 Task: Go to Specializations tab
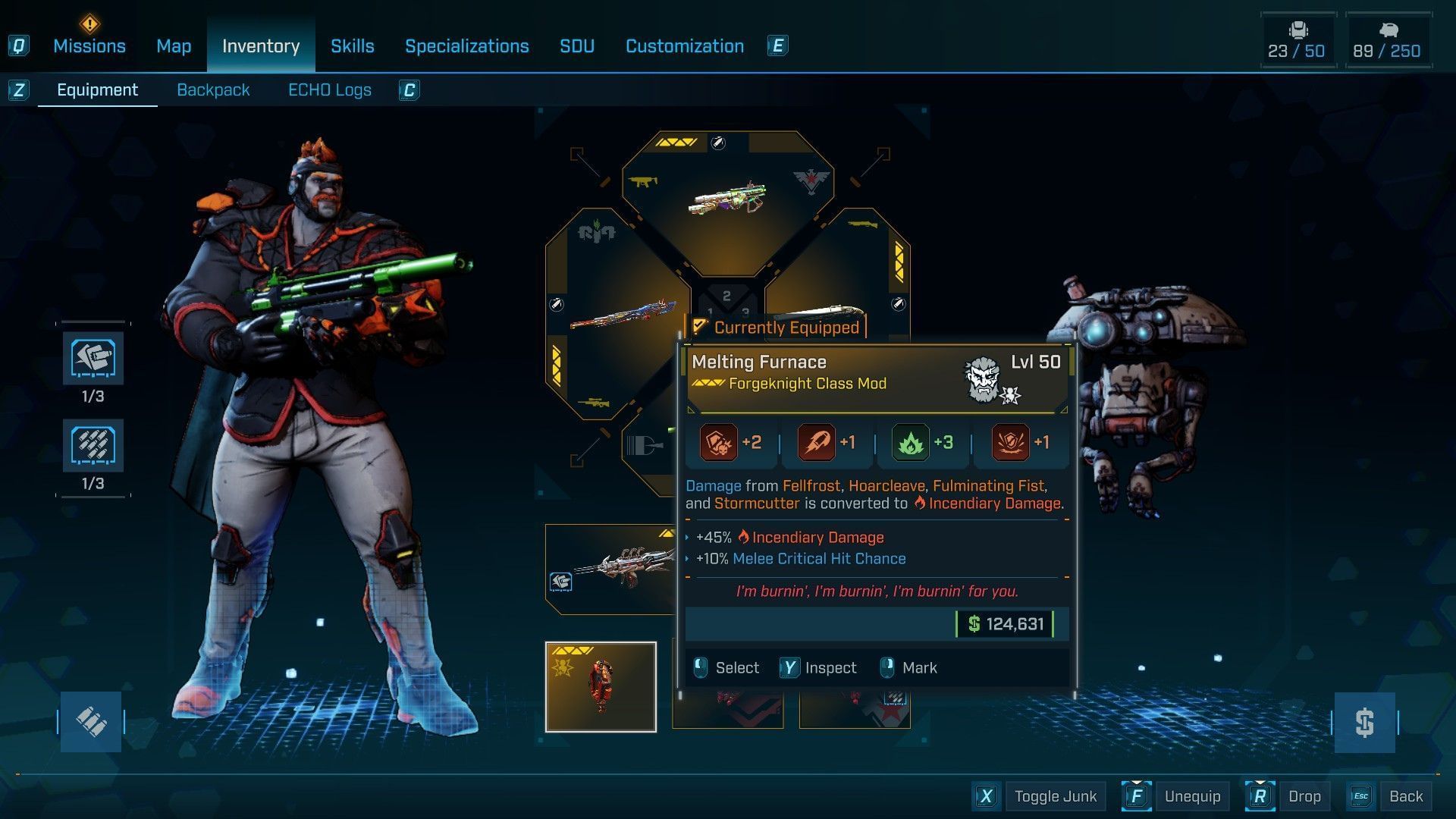(466, 46)
